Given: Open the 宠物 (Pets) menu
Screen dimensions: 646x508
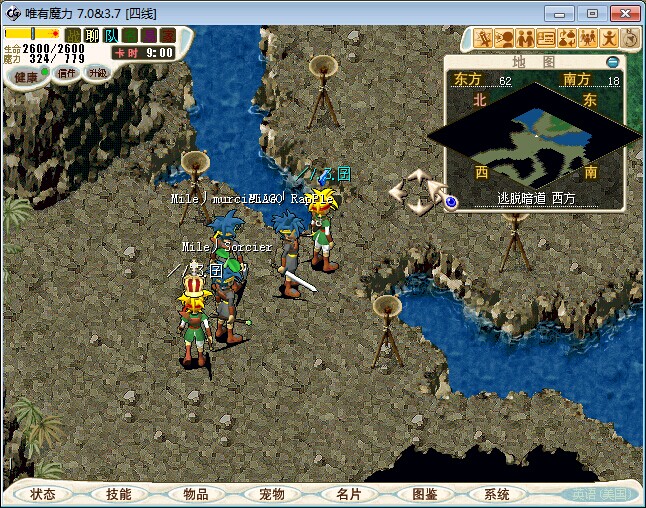Looking at the screenshot, I should [271, 494].
